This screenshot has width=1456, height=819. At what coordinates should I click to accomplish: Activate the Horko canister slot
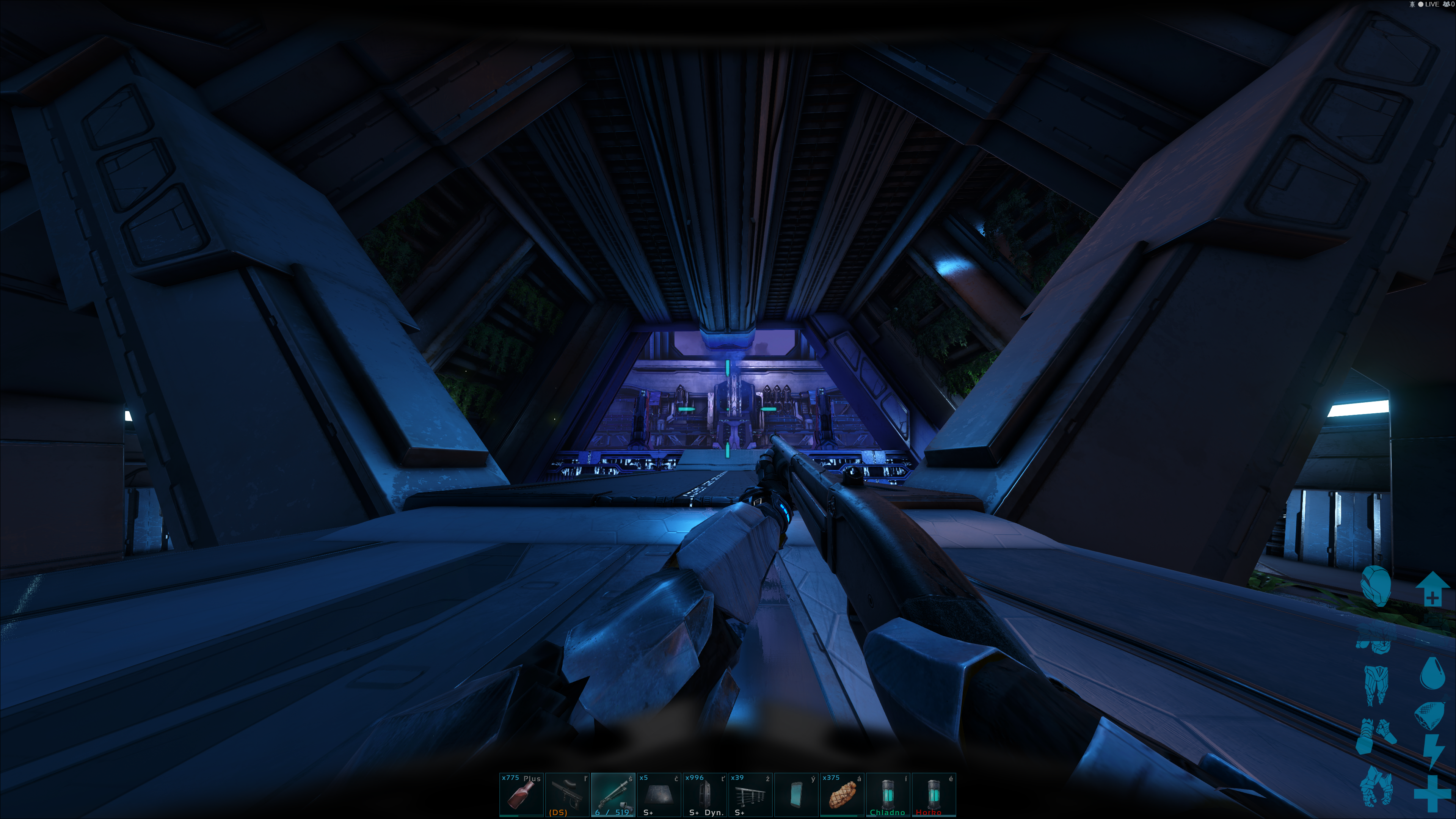coord(934,794)
